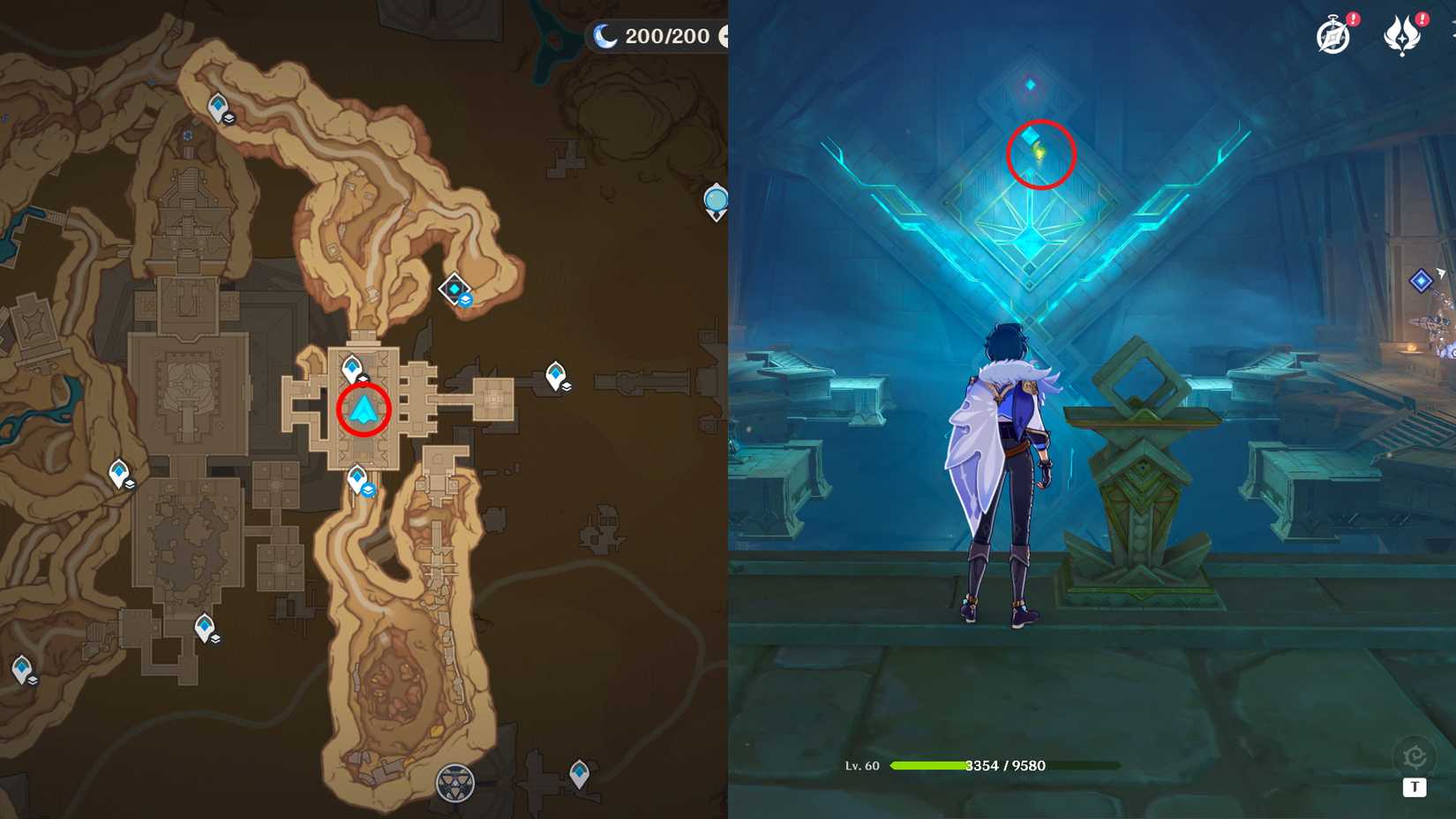Select the blue quest marker on the right screen edge
Viewport: 1456px width, 819px height.
tap(1421, 281)
